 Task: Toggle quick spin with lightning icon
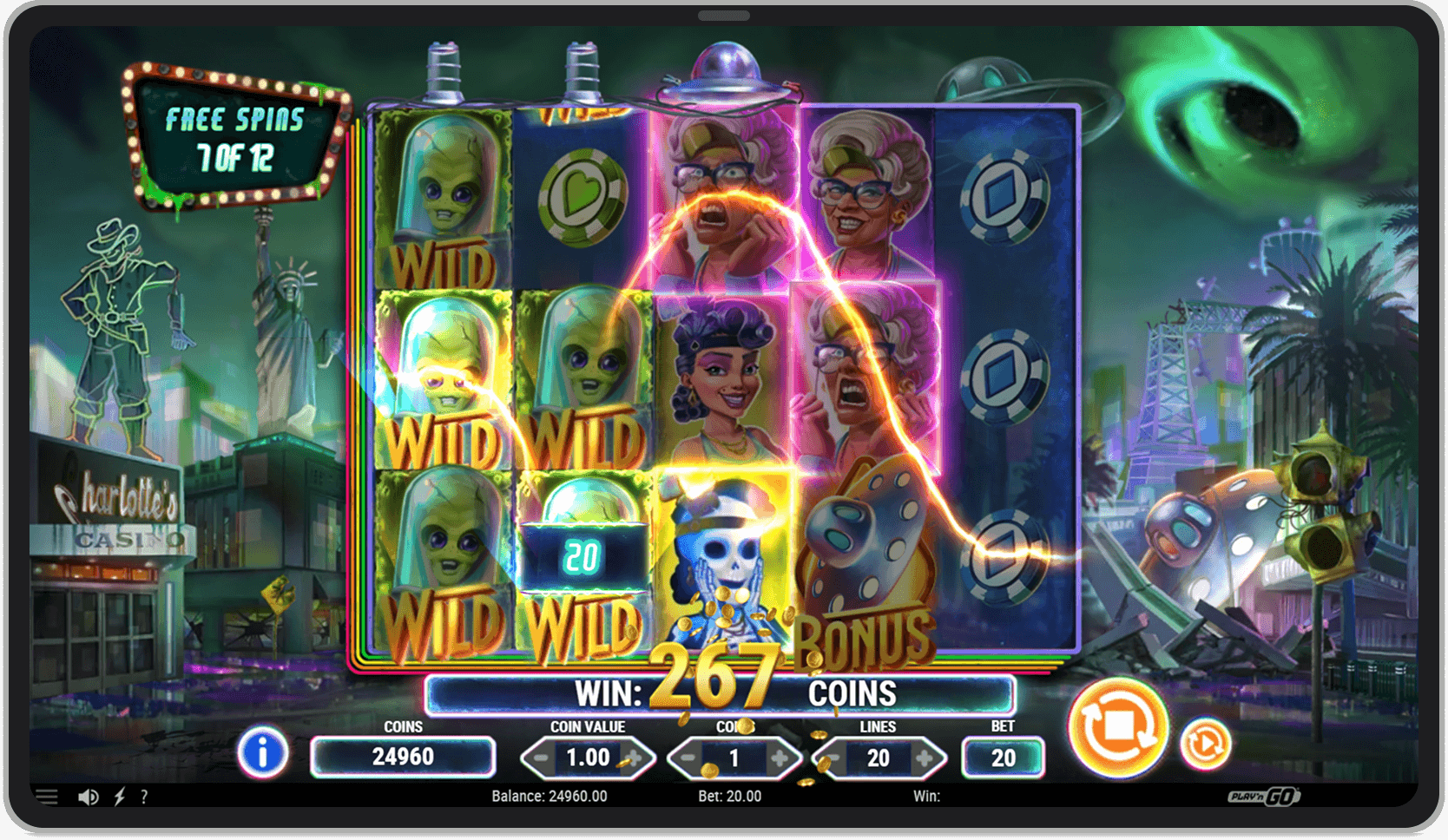120,796
